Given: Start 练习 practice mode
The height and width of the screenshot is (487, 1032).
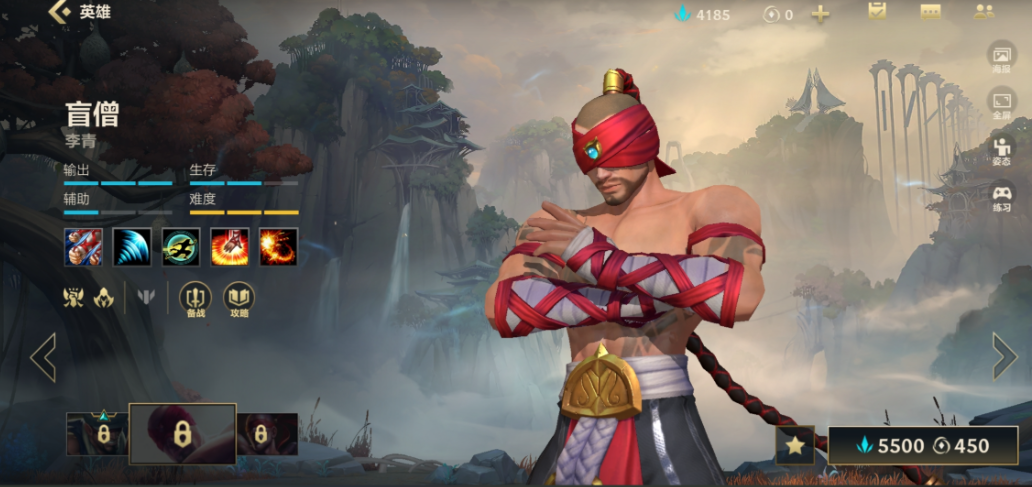Looking at the screenshot, I should pyautogui.click(x=1001, y=197).
